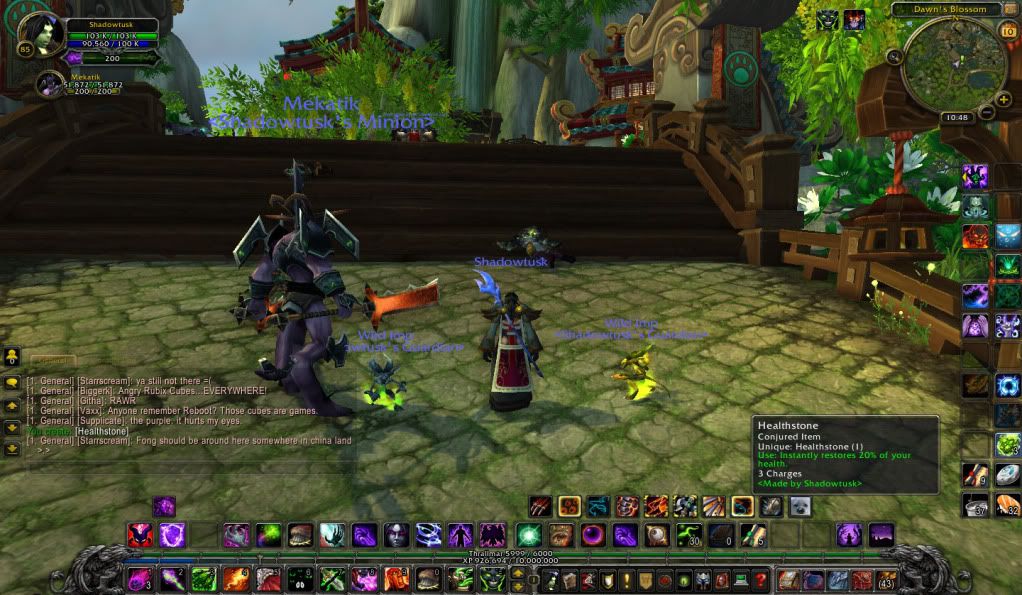Zoom out the minimap with minus button

tap(987, 111)
